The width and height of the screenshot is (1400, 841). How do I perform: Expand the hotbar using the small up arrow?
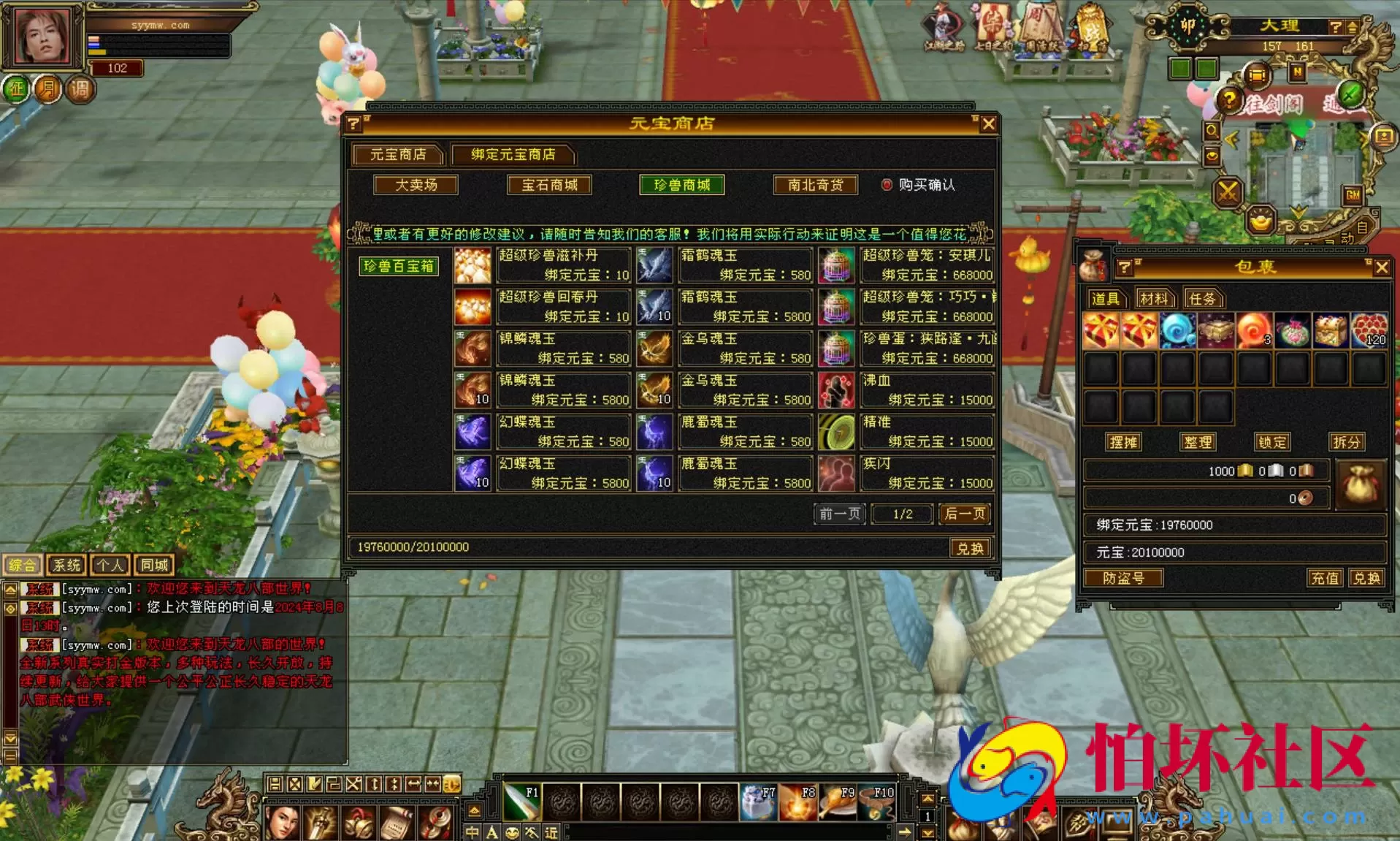pyautogui.click(x=928, y=799)
